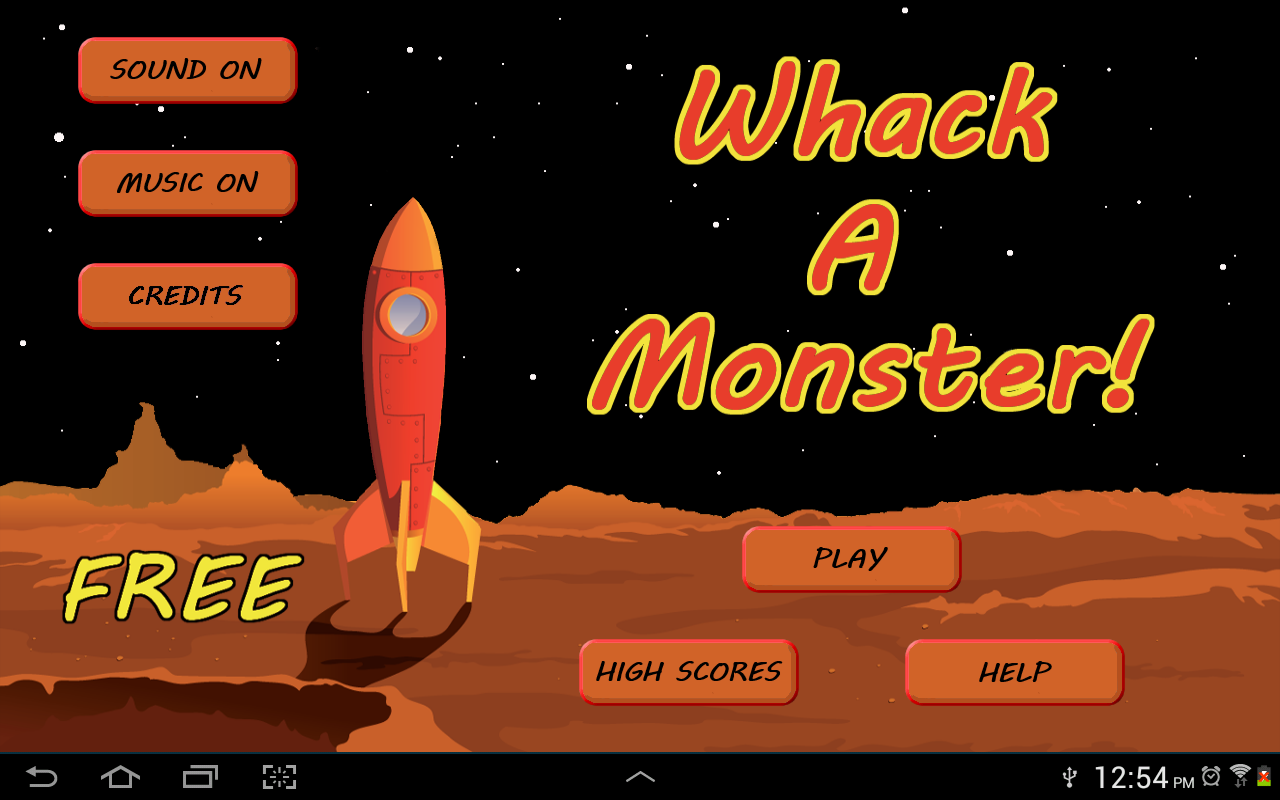Viewport: 1280px width, 800px height.
Task: Tap the alarm clock status icon
Action: (1211, 777)
